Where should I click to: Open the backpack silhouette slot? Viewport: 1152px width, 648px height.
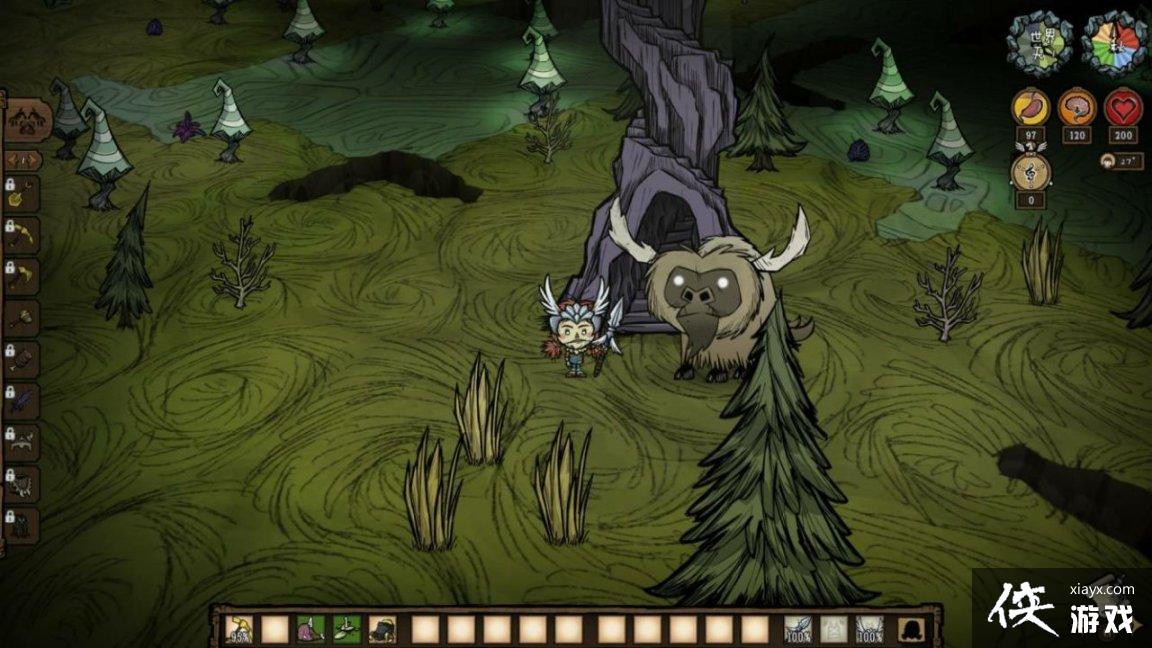coord(911,629)
